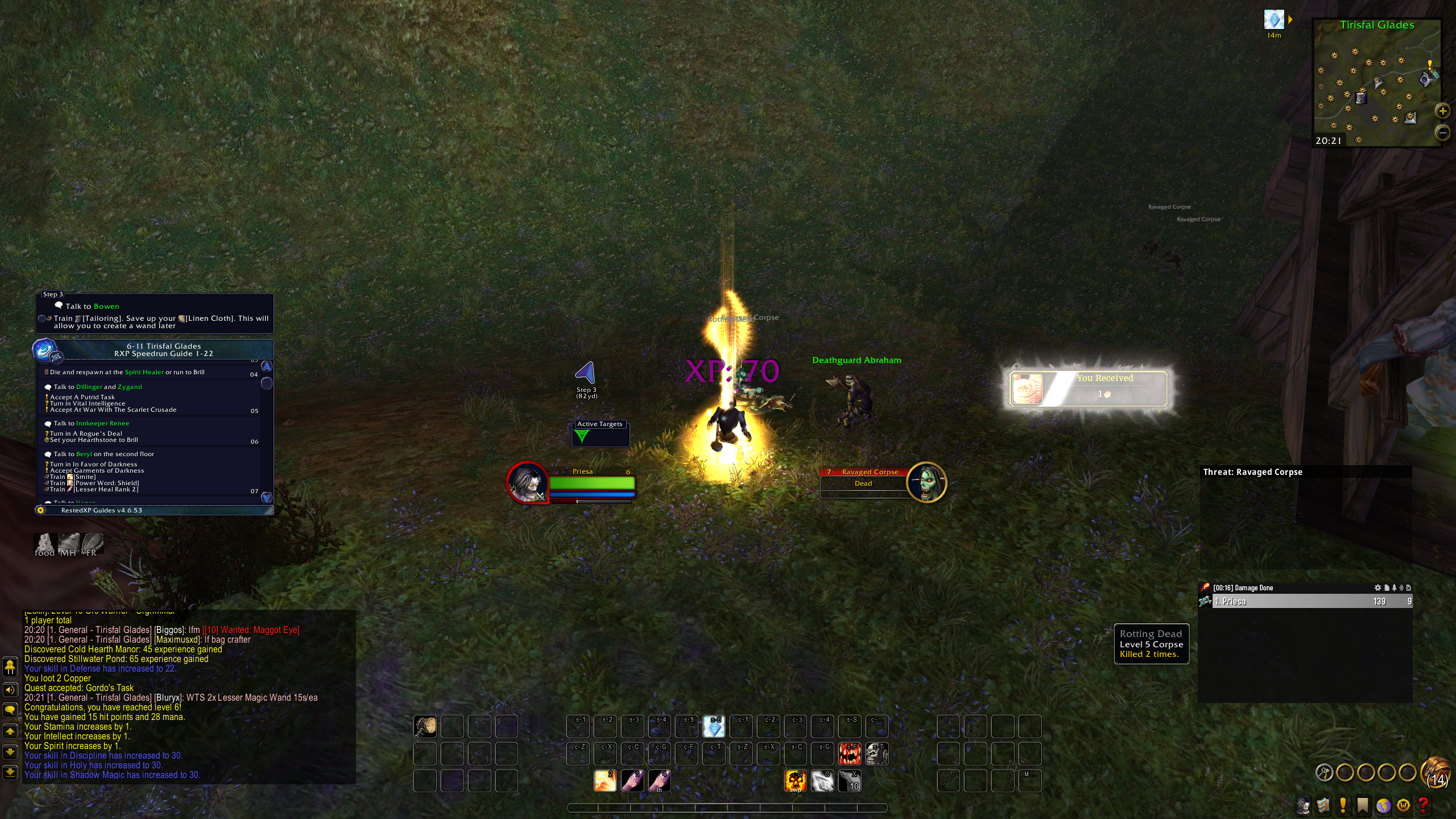Activate the red fanged mouth ability
Viewport: 1456px width, 819px height.
(x=850, y=754)
